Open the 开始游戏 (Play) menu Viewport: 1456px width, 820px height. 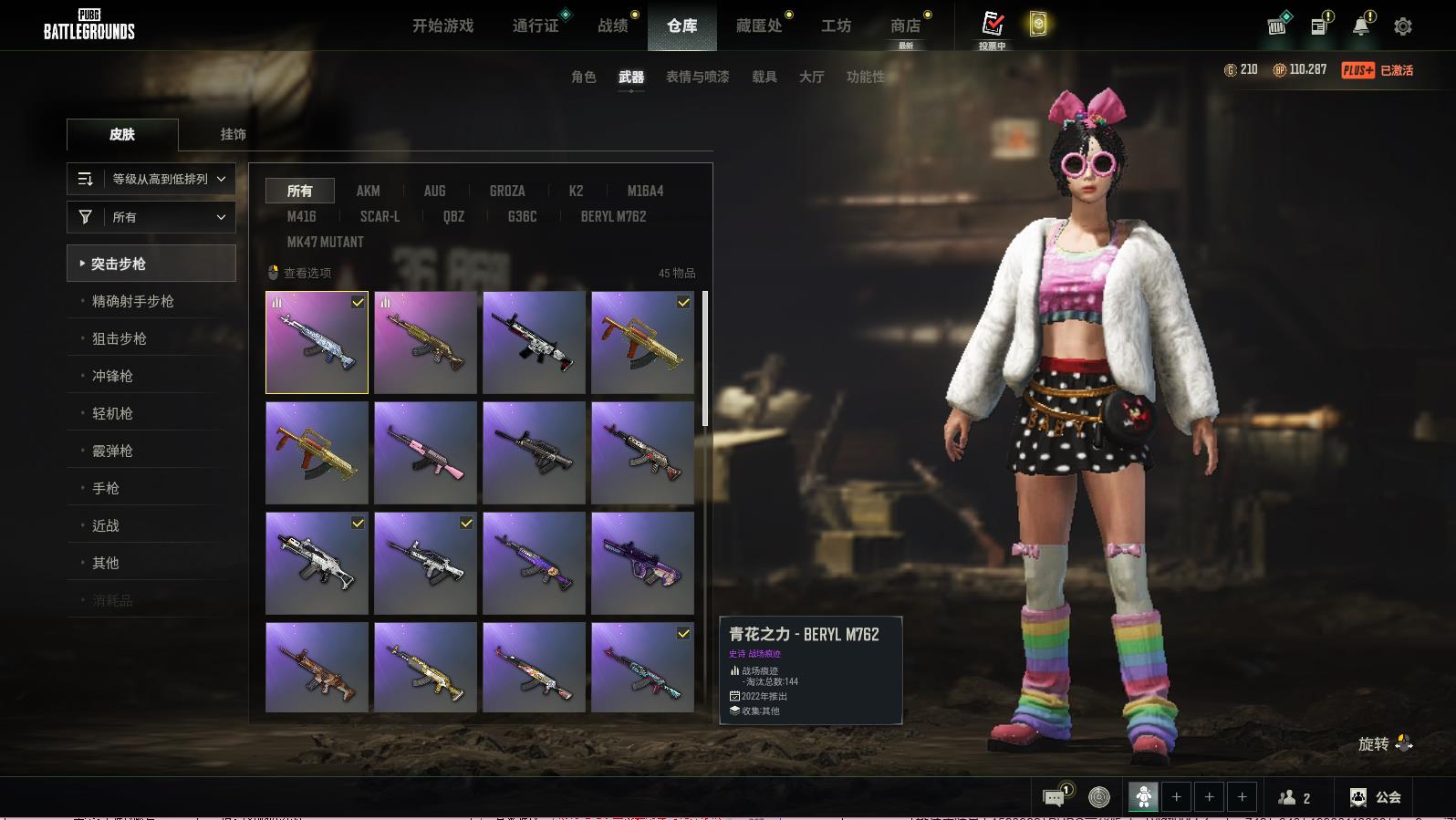442,26
